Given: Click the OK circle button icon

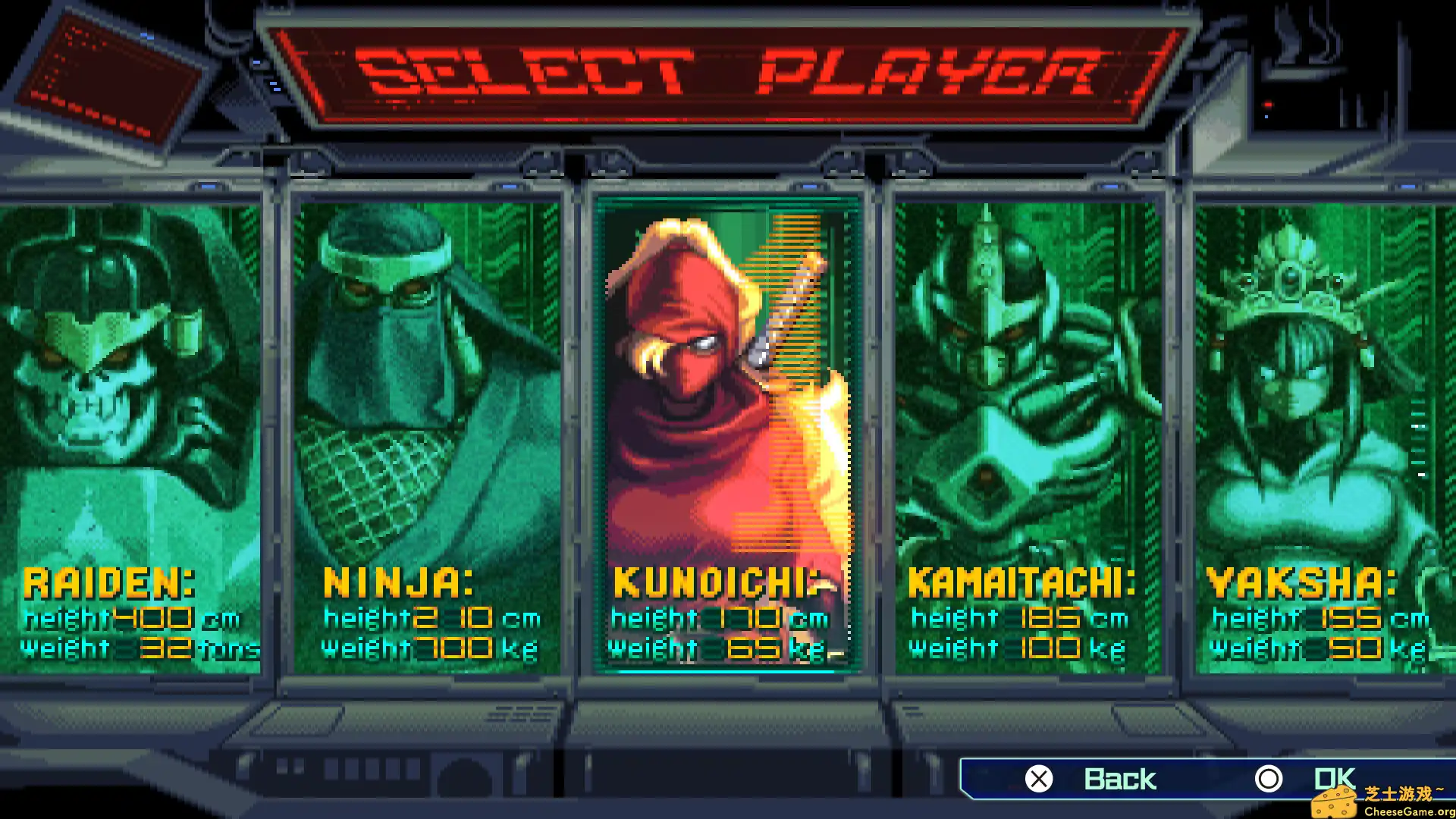Looking at the screenshot, I should [1269, 778].
